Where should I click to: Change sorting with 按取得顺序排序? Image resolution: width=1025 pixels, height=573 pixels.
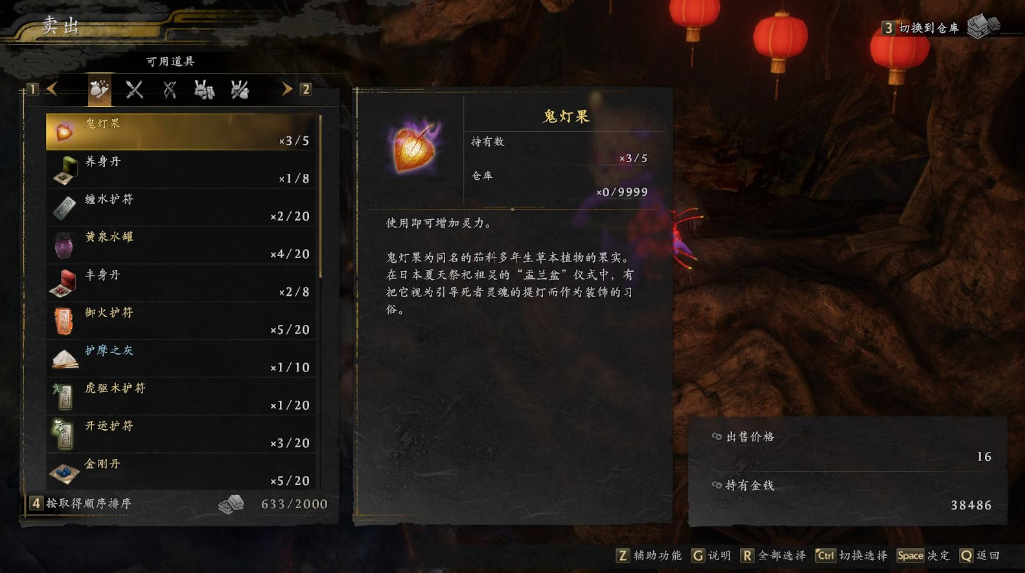coord(88,504)
